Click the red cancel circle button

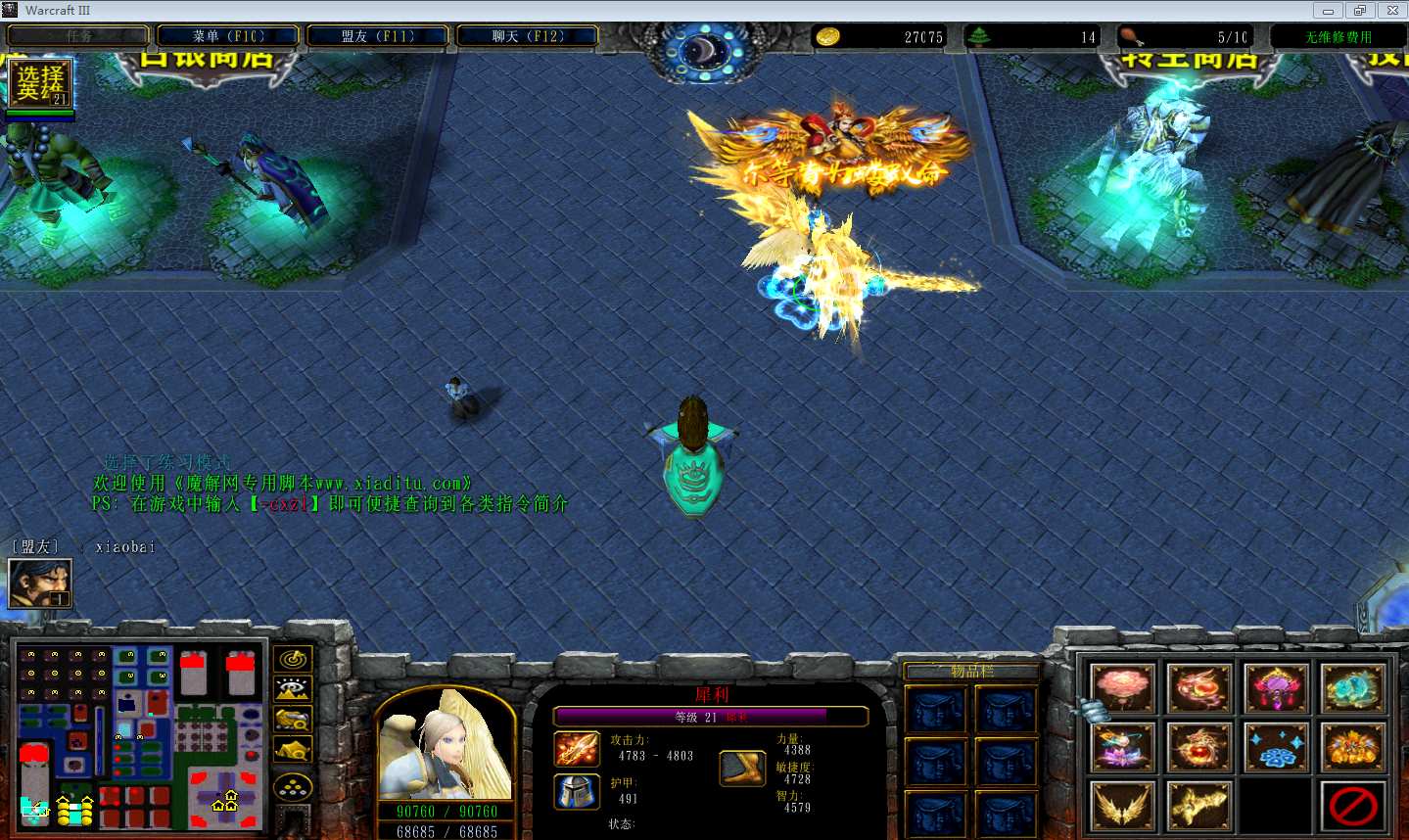click(1352, 807)
